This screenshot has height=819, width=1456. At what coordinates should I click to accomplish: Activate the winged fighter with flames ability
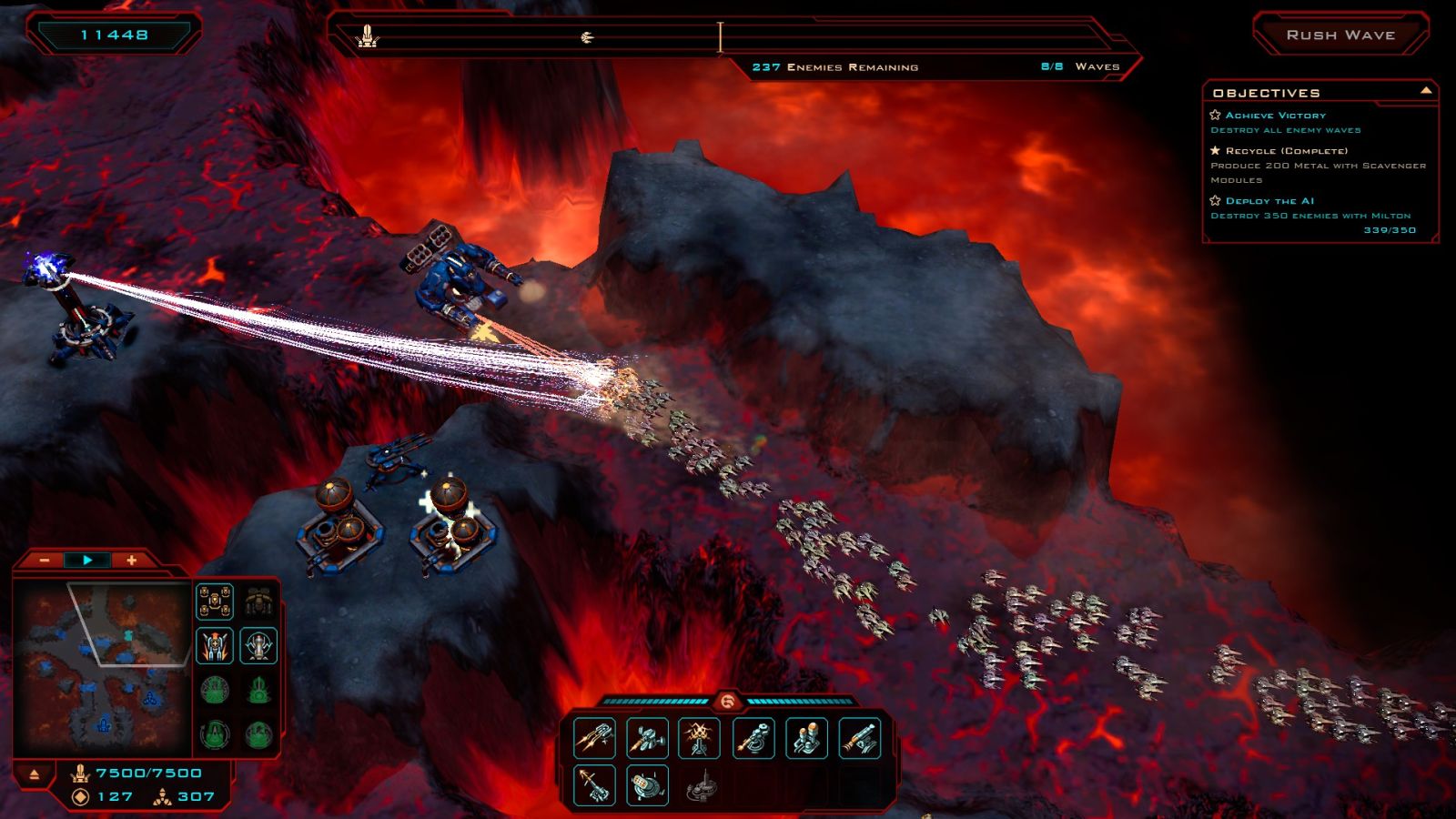(x=215, y=646)
